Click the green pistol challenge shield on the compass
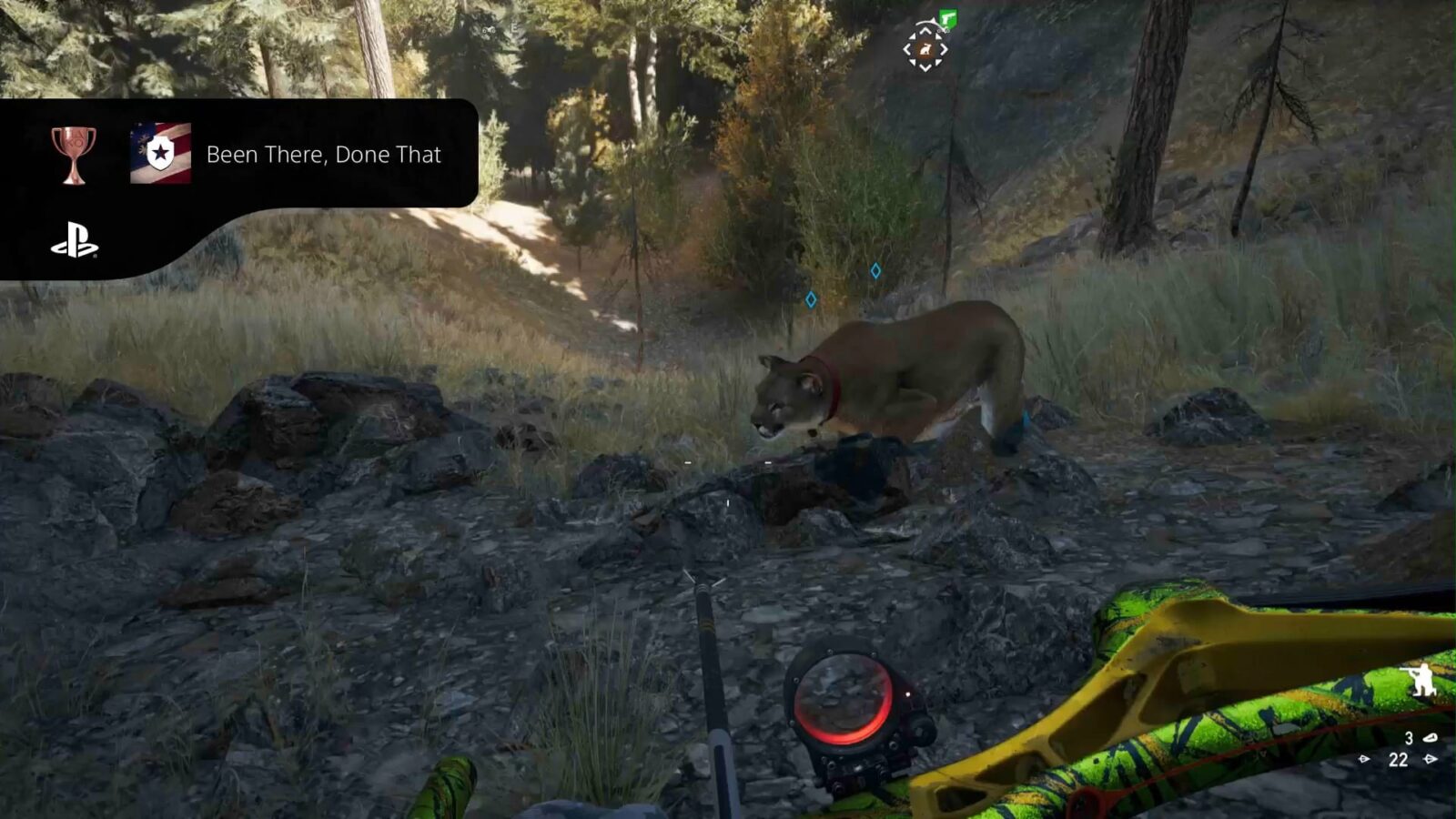This screenshot has width=1456, height=819. (948, 18)
